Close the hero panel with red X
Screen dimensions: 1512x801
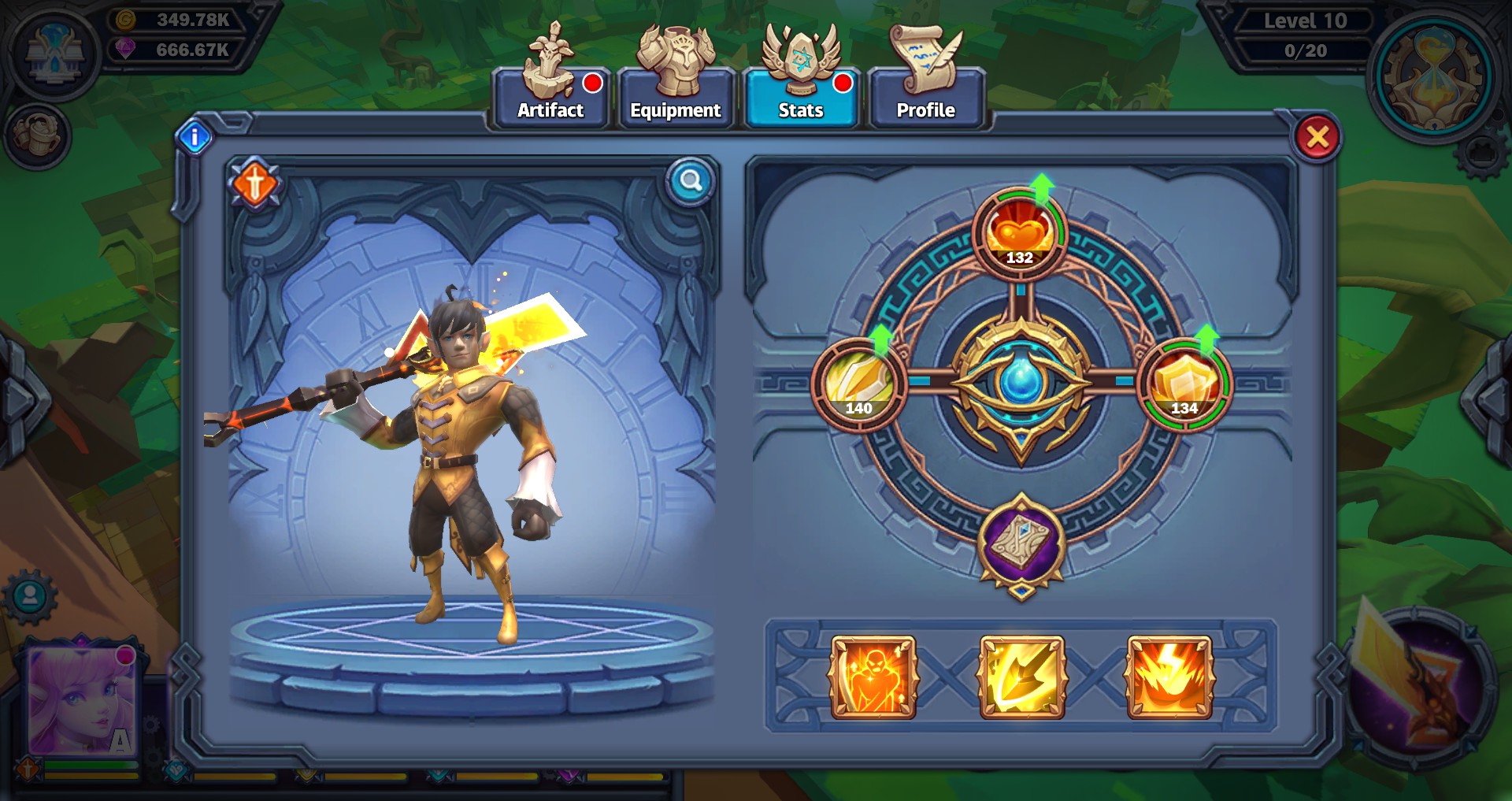1317,138
